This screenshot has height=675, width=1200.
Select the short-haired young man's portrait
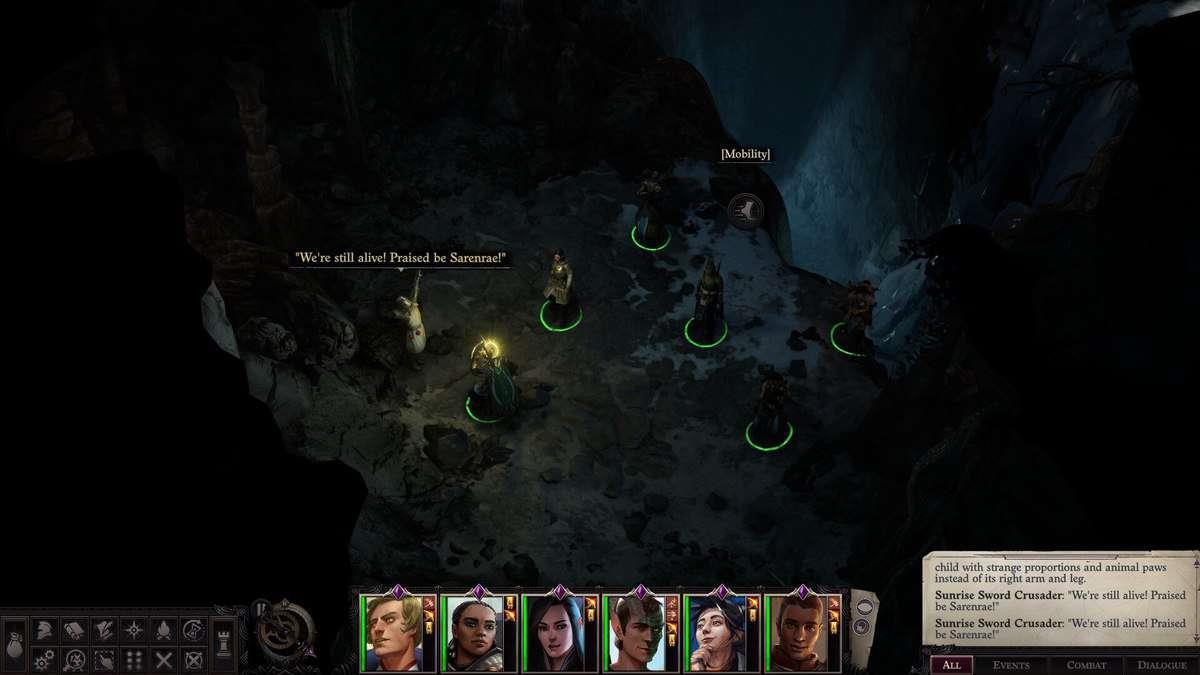click(795, 634)
